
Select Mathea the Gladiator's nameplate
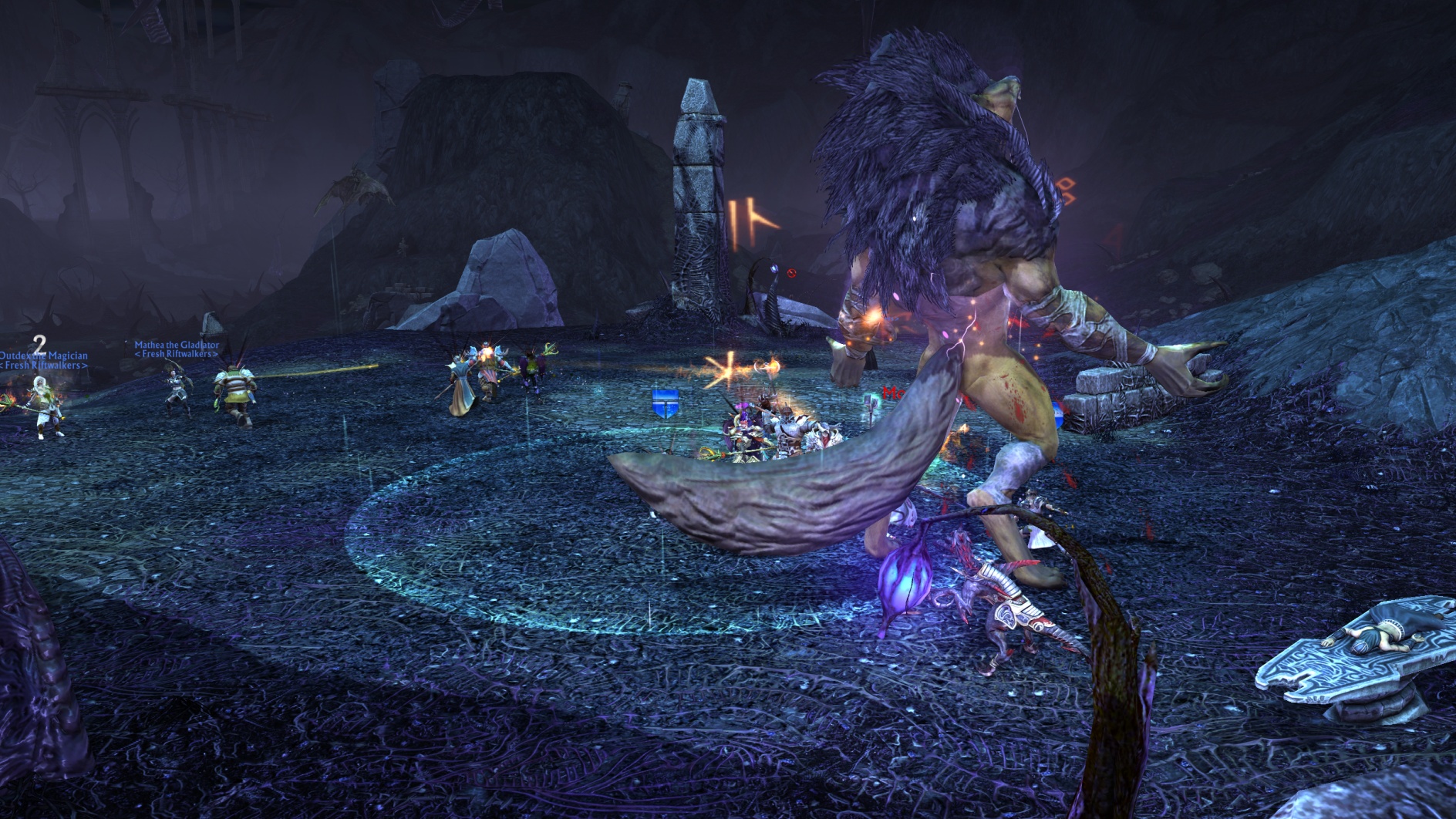pyautogui.click(x=177, y=345)
